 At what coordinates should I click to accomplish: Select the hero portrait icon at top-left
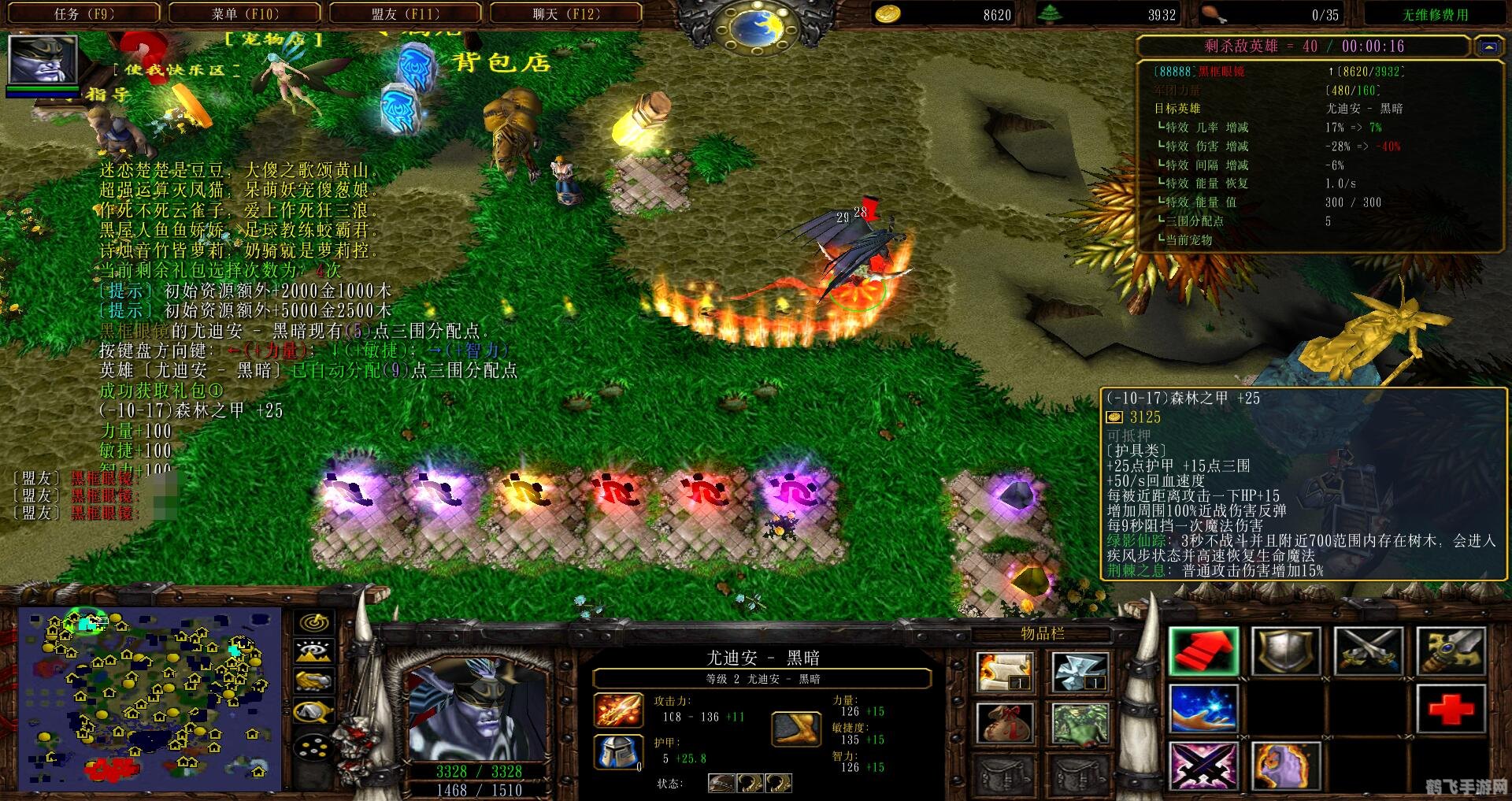click(43, 61)
